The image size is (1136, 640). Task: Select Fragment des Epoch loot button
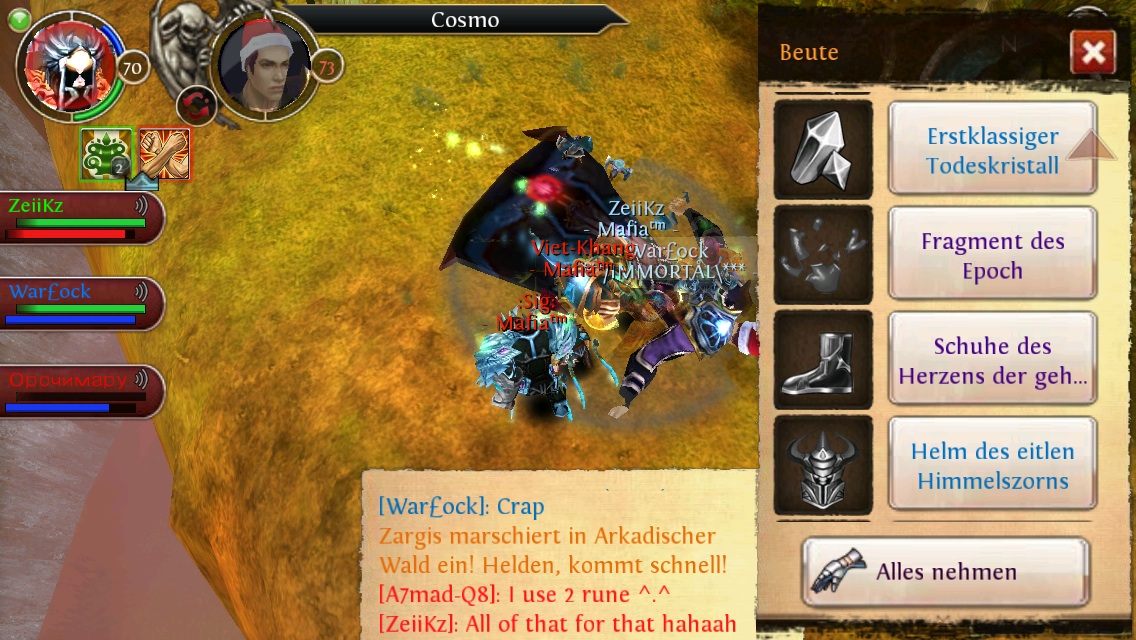pyautogui.click(x=992, y=255)
